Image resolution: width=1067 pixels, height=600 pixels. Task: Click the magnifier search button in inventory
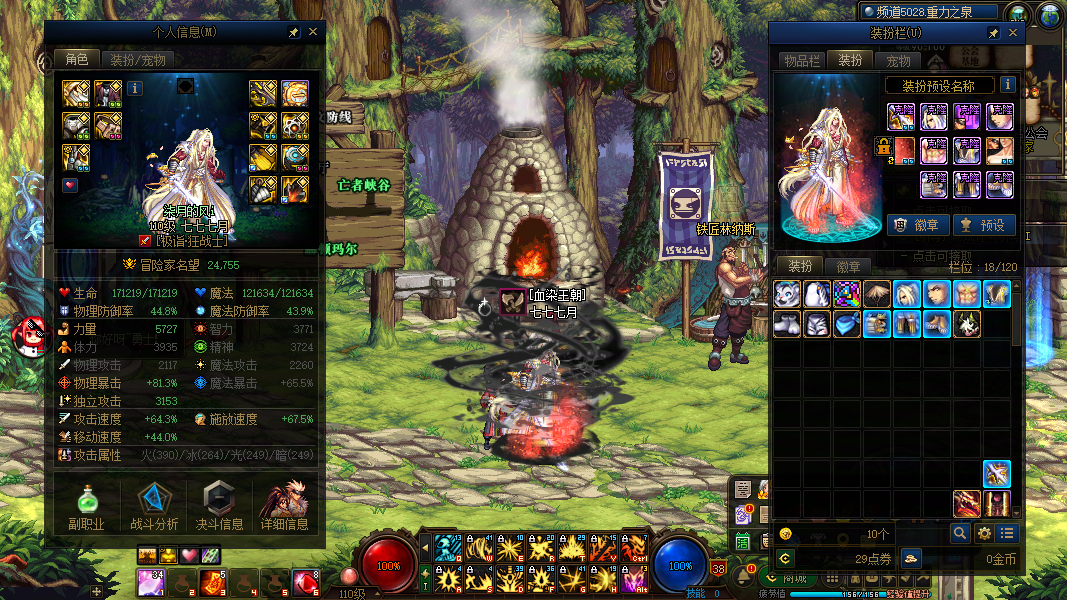point(960,534)
